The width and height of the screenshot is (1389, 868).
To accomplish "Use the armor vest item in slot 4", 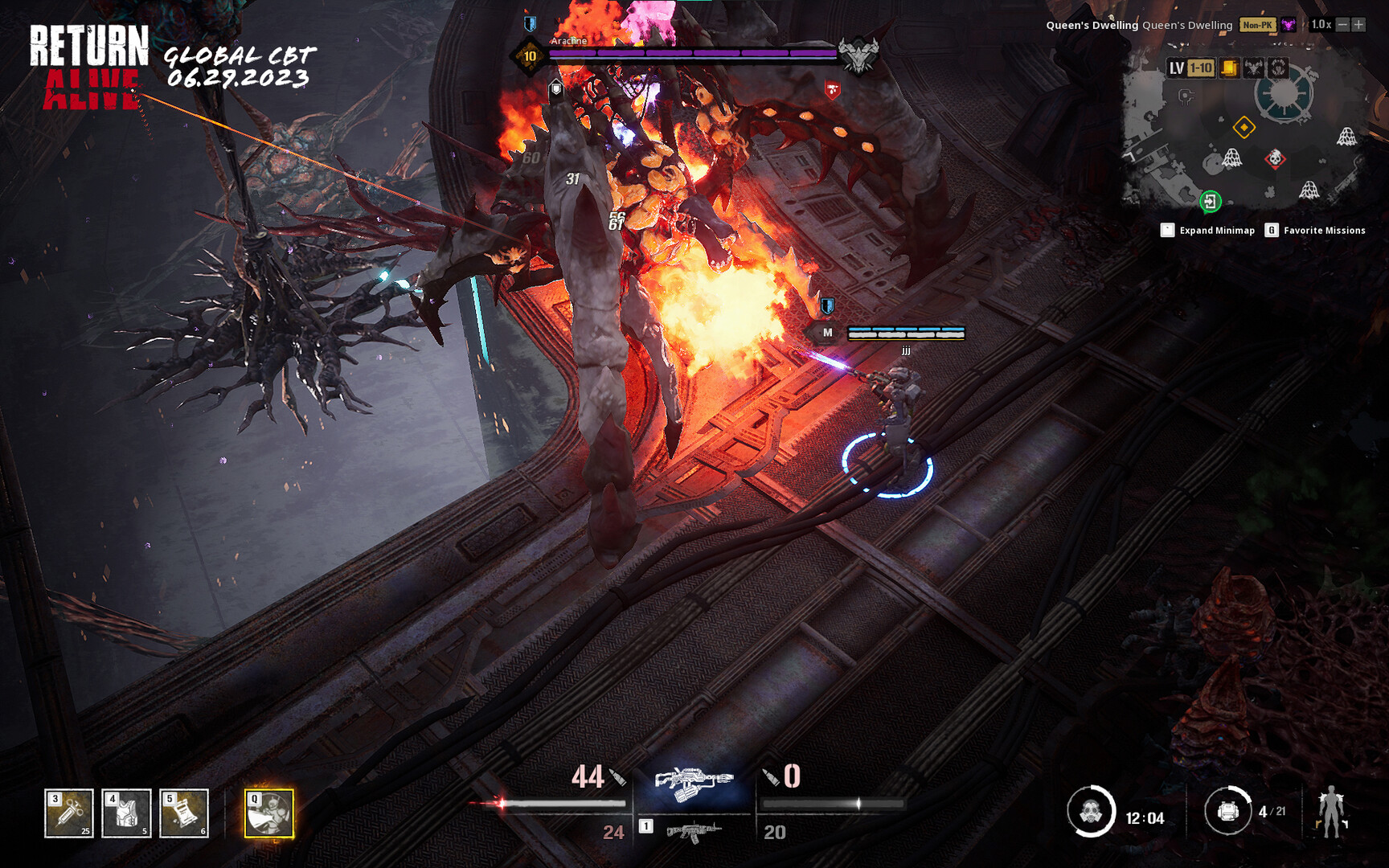I will tap(125, 814).
